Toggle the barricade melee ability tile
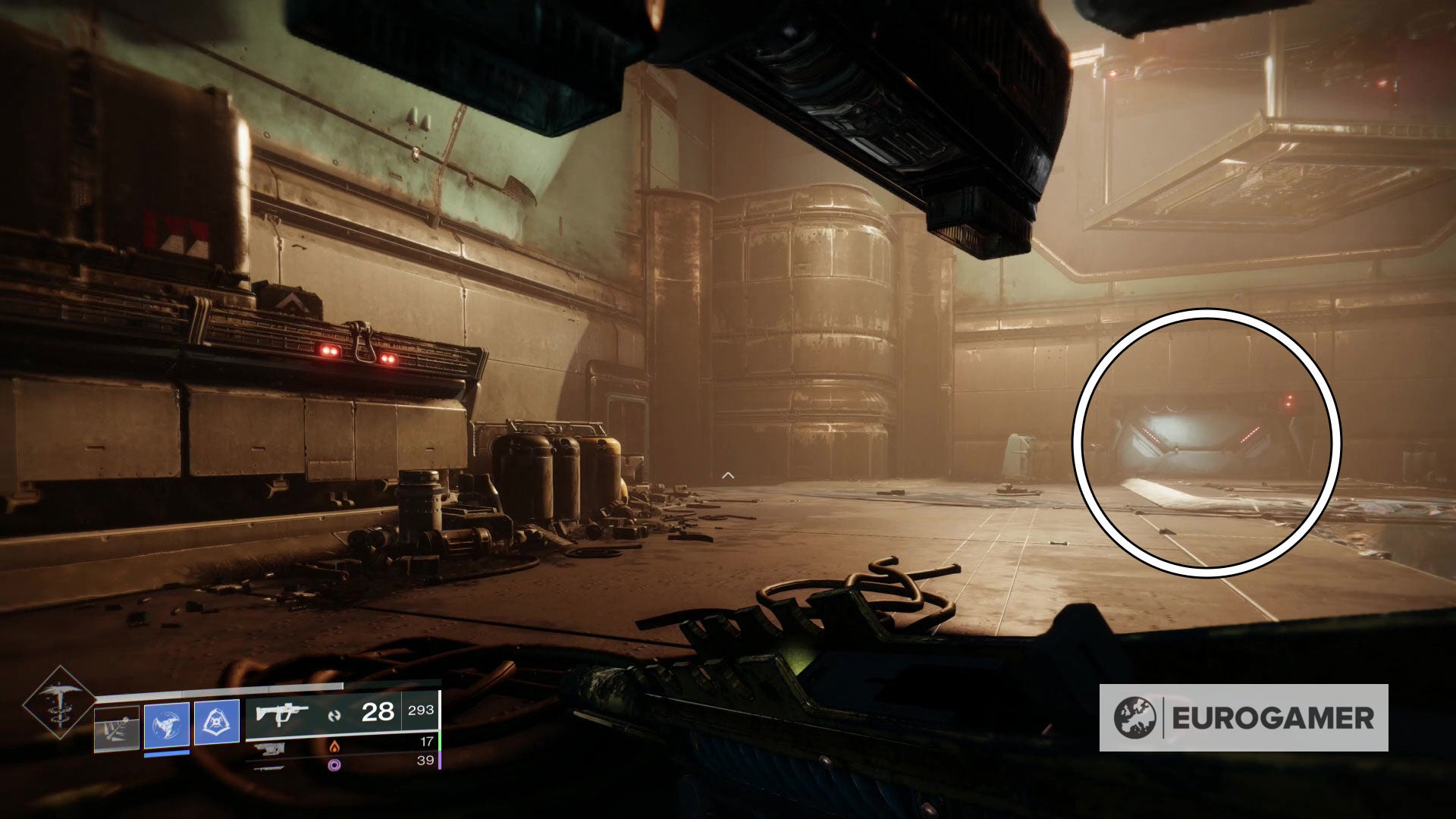Viewport: 1456px width, 819px height. tap(116, 726)
